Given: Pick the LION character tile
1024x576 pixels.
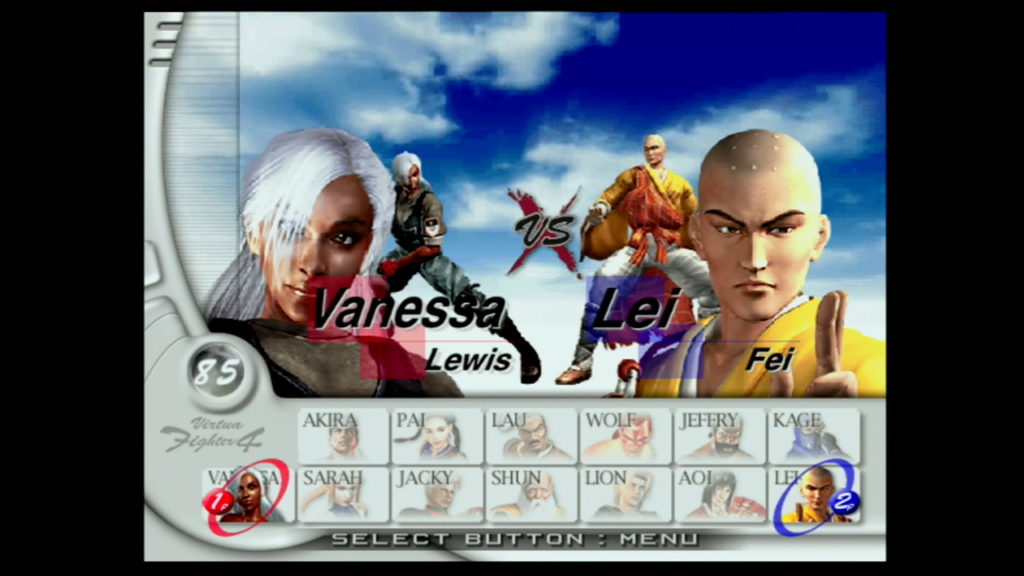Looking at the screenshot, I should pos(625,494).
